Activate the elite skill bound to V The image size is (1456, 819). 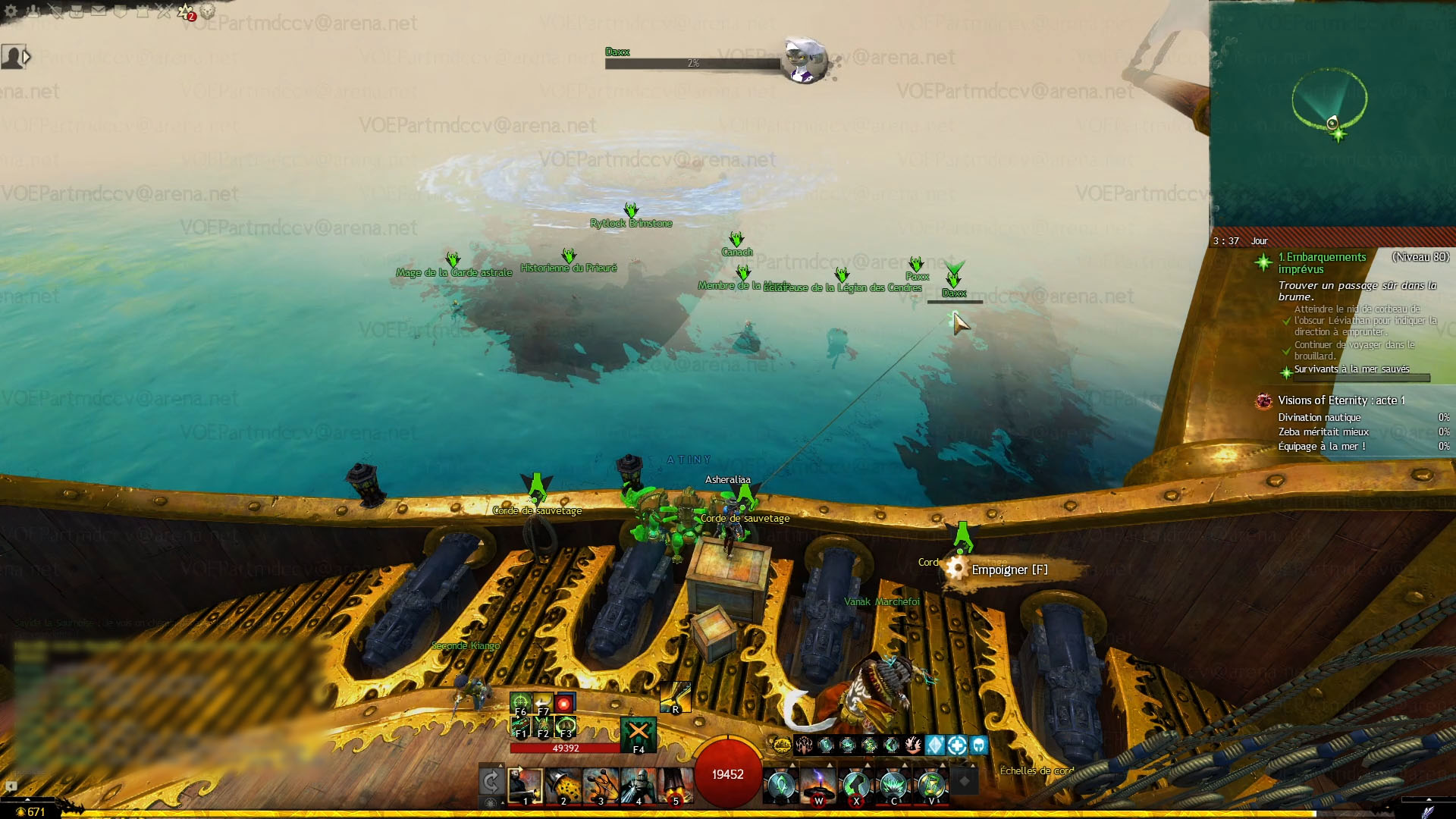coord(932,786)
